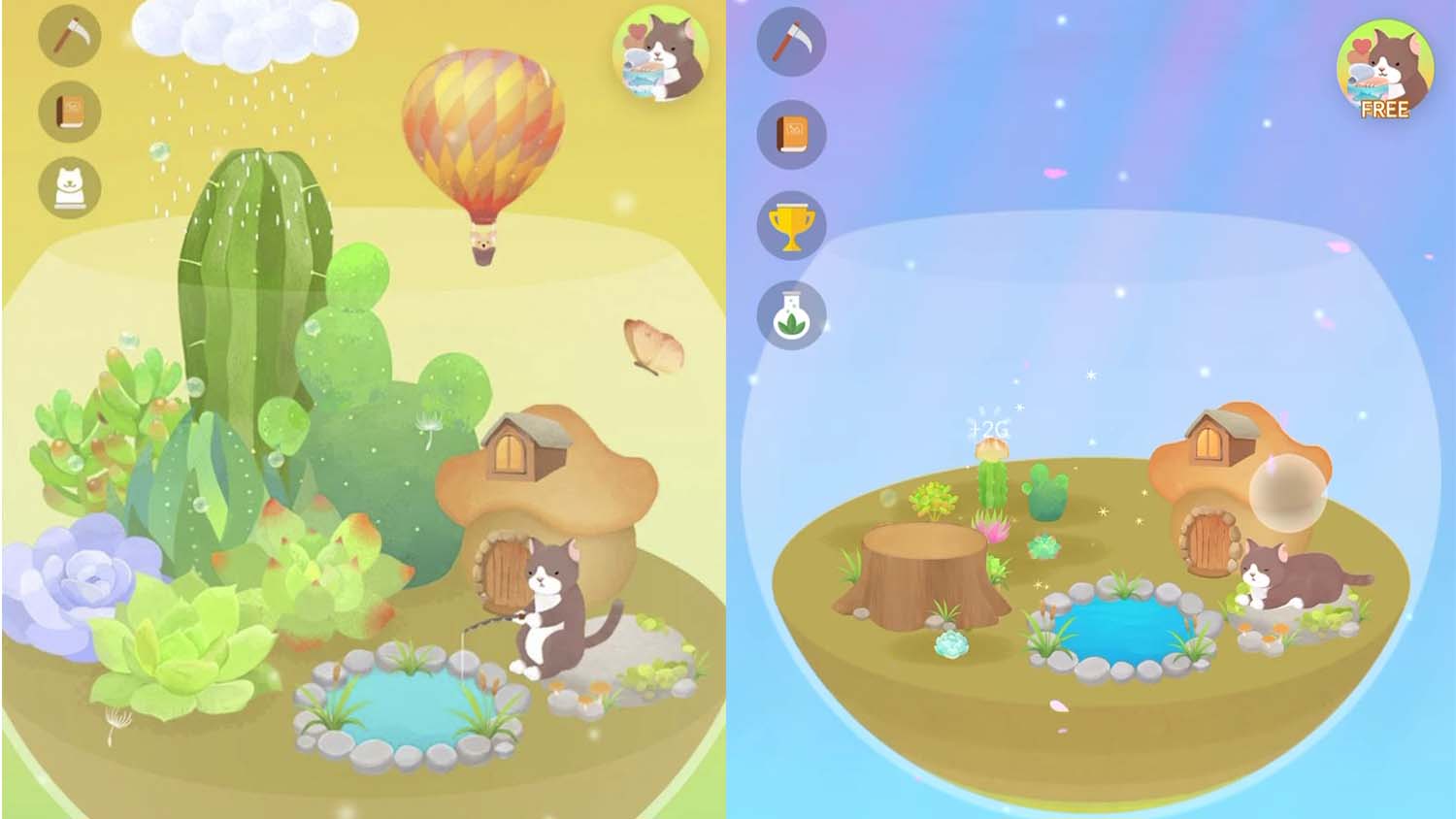Open the journal book on the right sidebar

click(x=791, y=134)
